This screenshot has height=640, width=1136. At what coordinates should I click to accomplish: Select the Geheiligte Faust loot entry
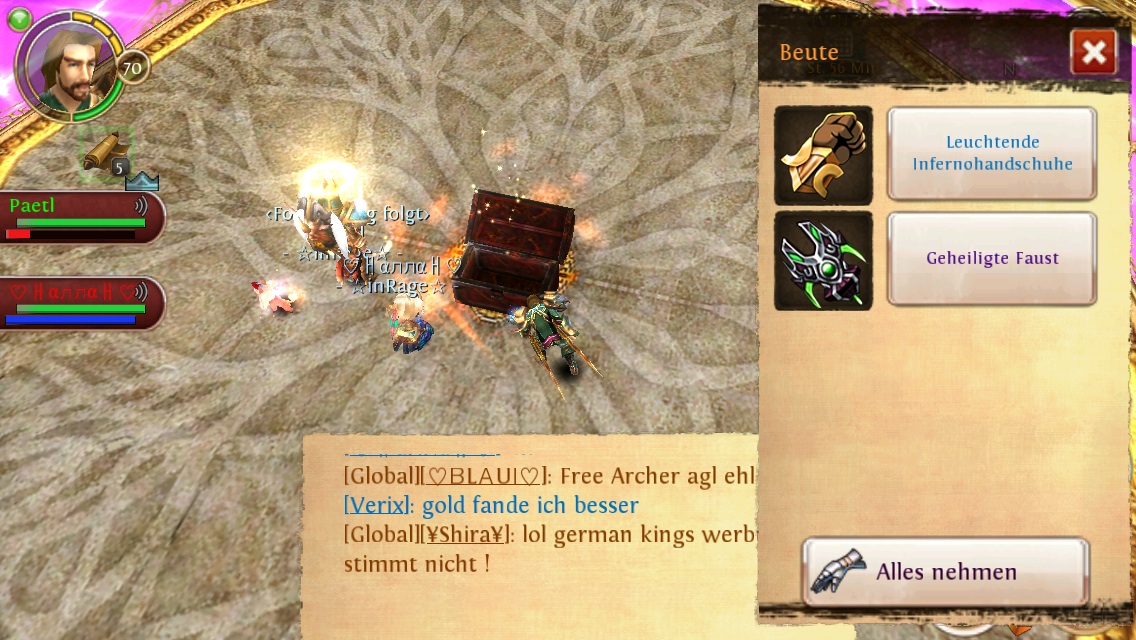click(991, 258)
